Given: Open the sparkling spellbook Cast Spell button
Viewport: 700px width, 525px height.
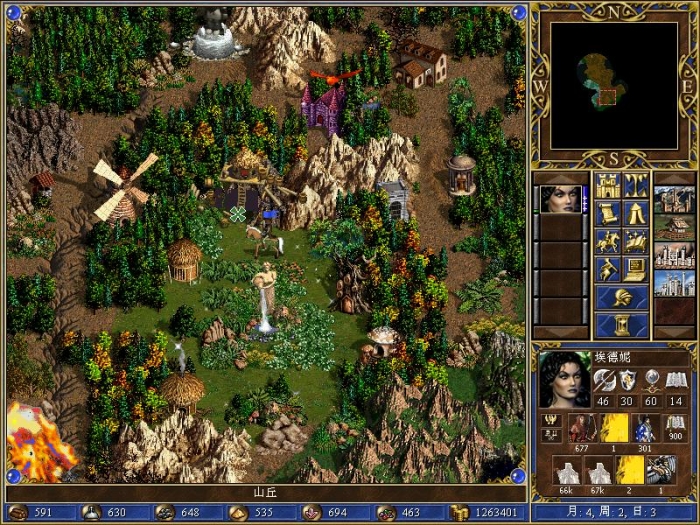Looking at the screenshot, I should point(636,241).
